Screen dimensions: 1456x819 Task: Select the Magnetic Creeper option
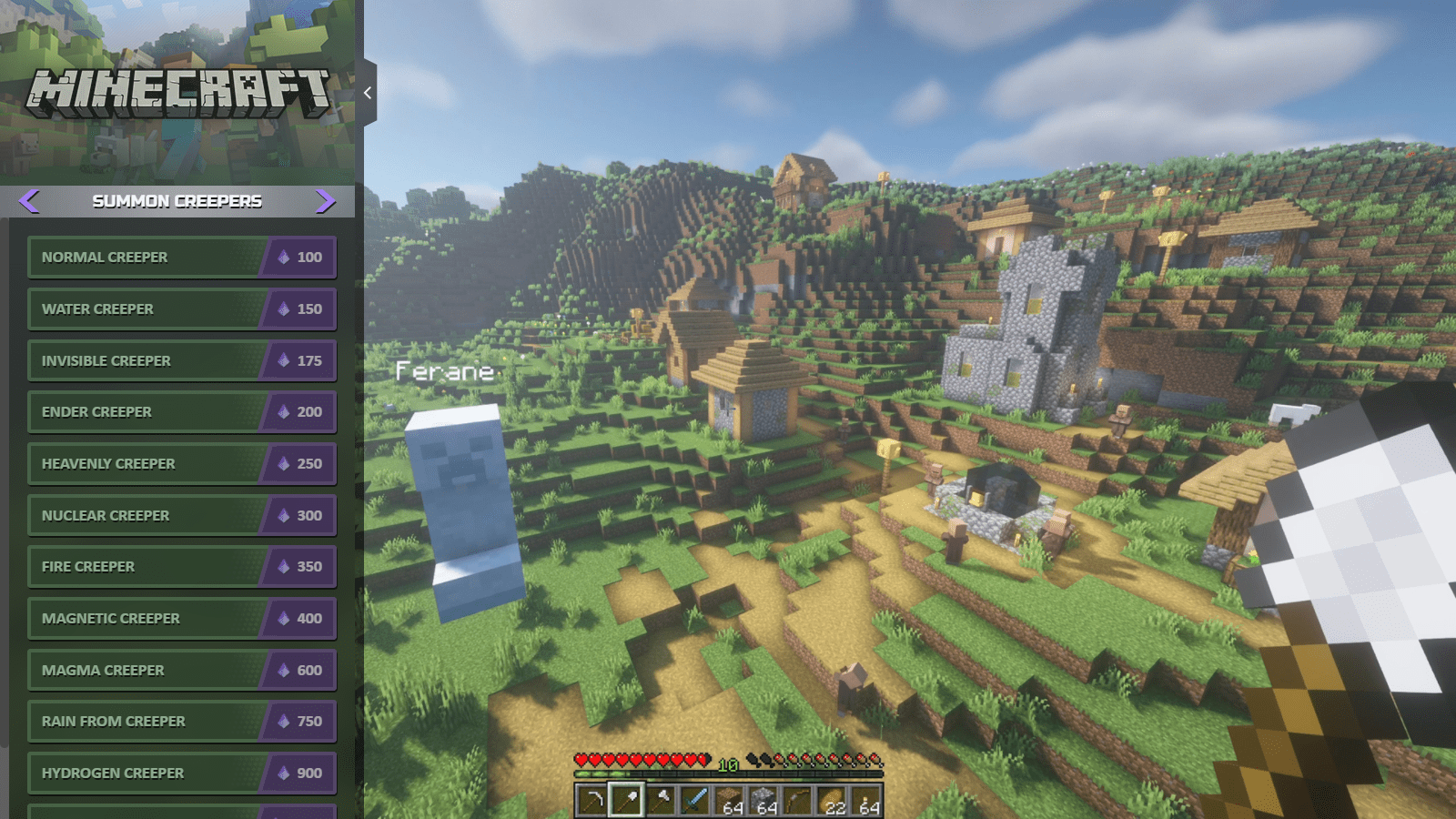point(182,619)
